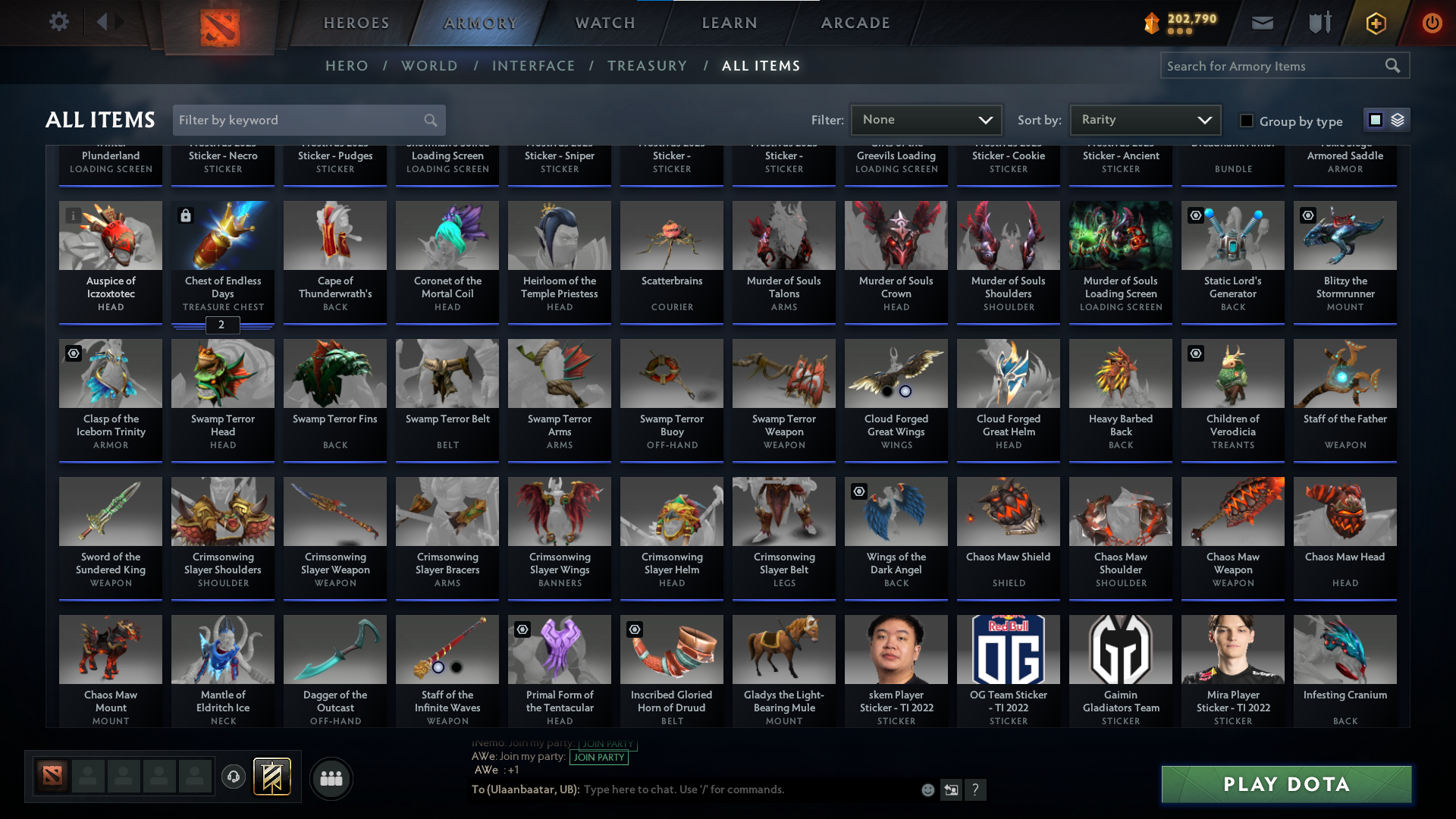The width and height of the screenshot is (1456, 819).
Task: Click the red power icon
Action: (1432, 23)
